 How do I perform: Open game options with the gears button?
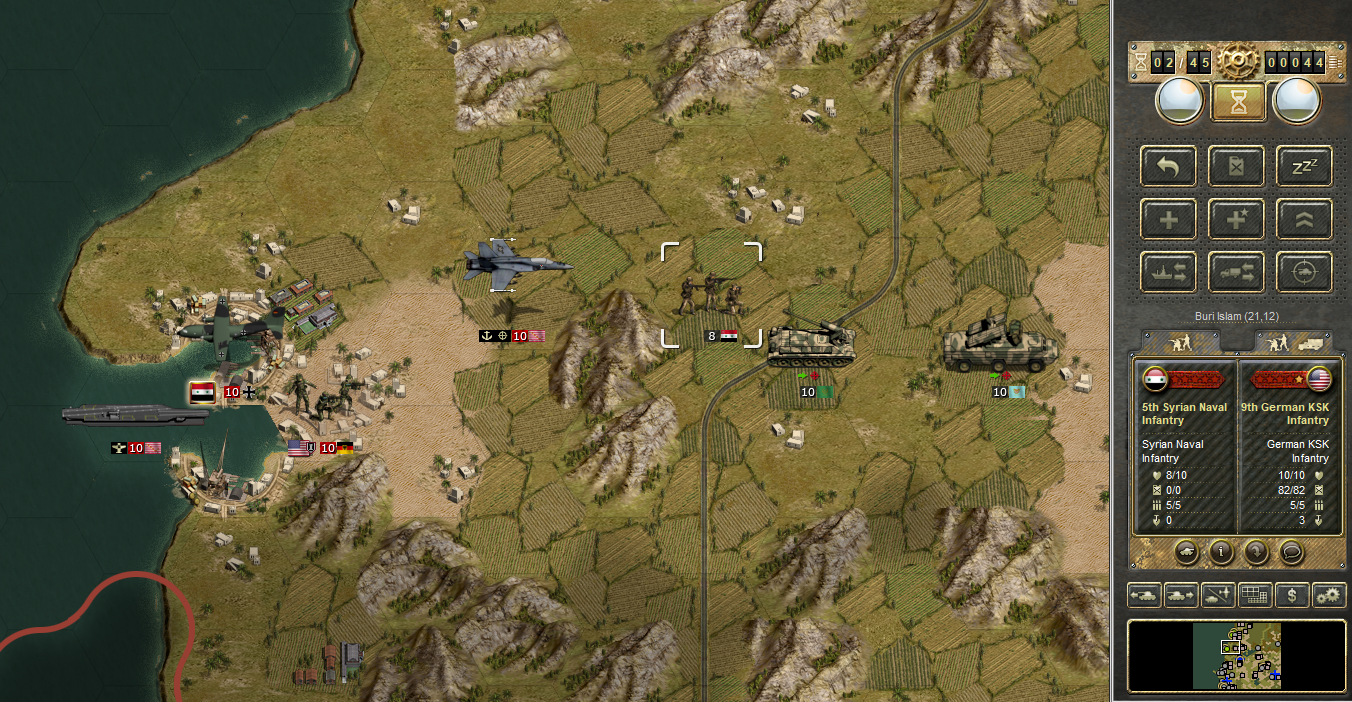pyautogui.click(x=1330, y=595)
